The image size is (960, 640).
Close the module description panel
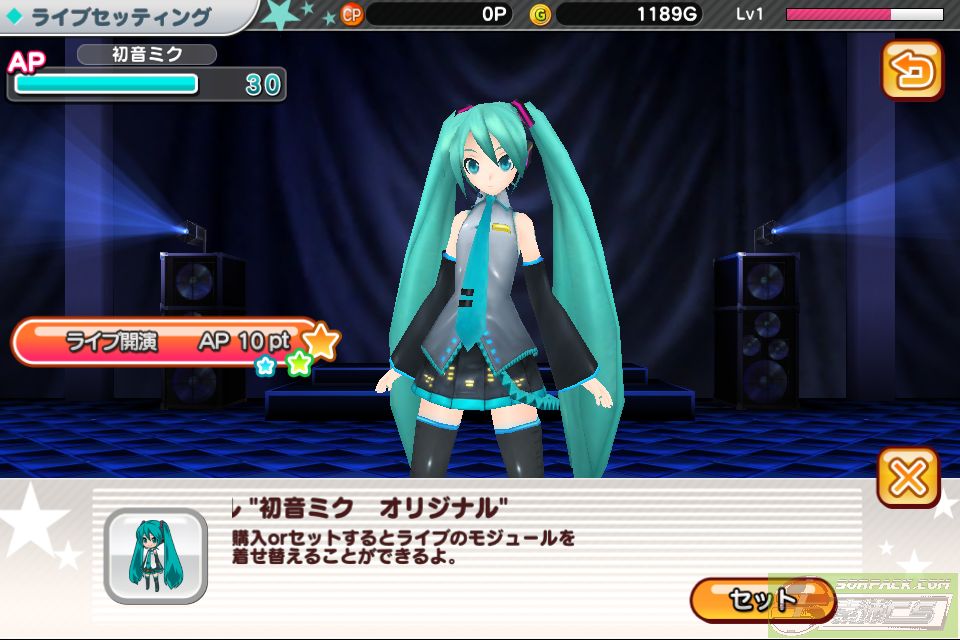908,477
